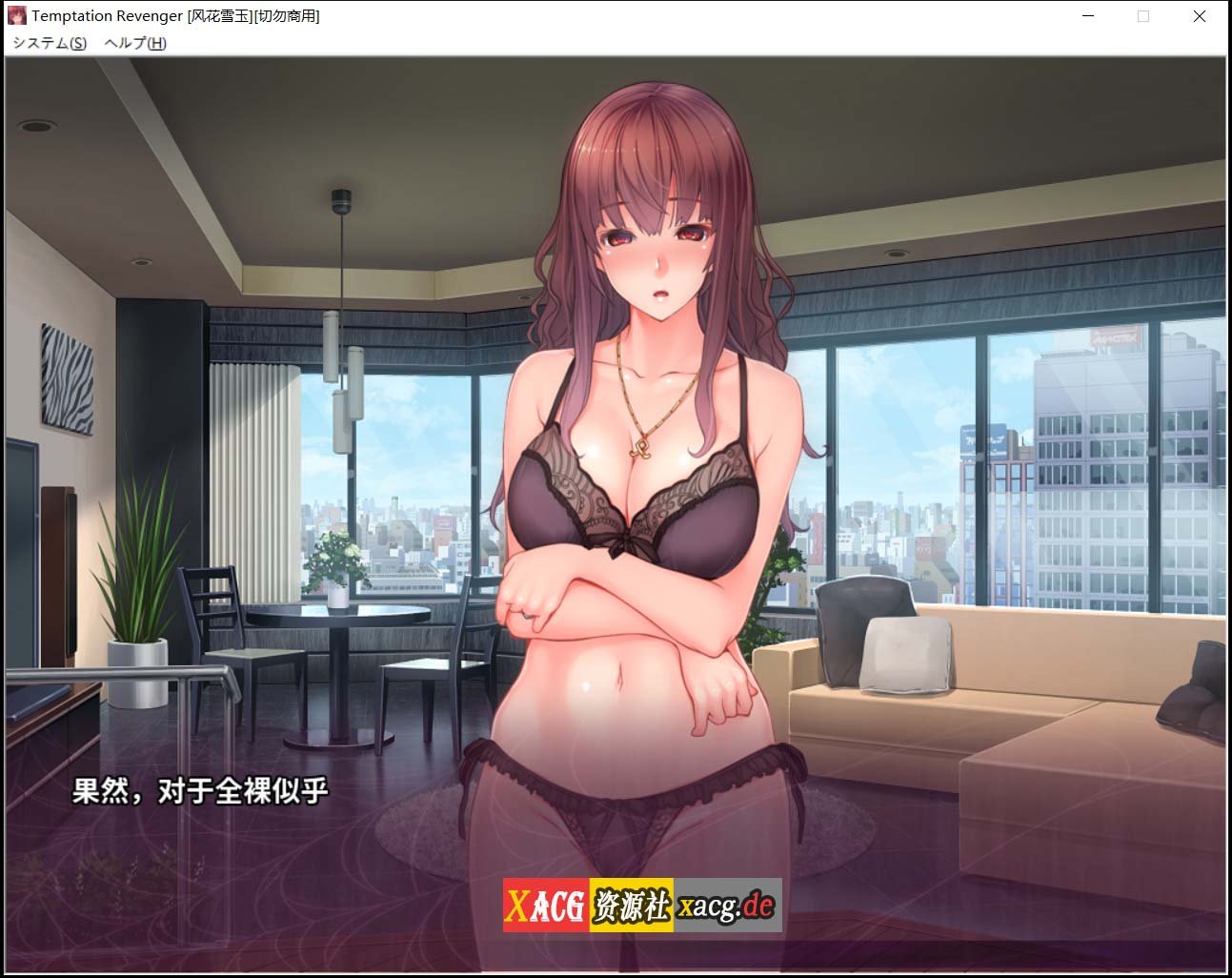Click the game's application icon in the title bar
Viewport: 1232px width, 978px height.
[15, 15]
